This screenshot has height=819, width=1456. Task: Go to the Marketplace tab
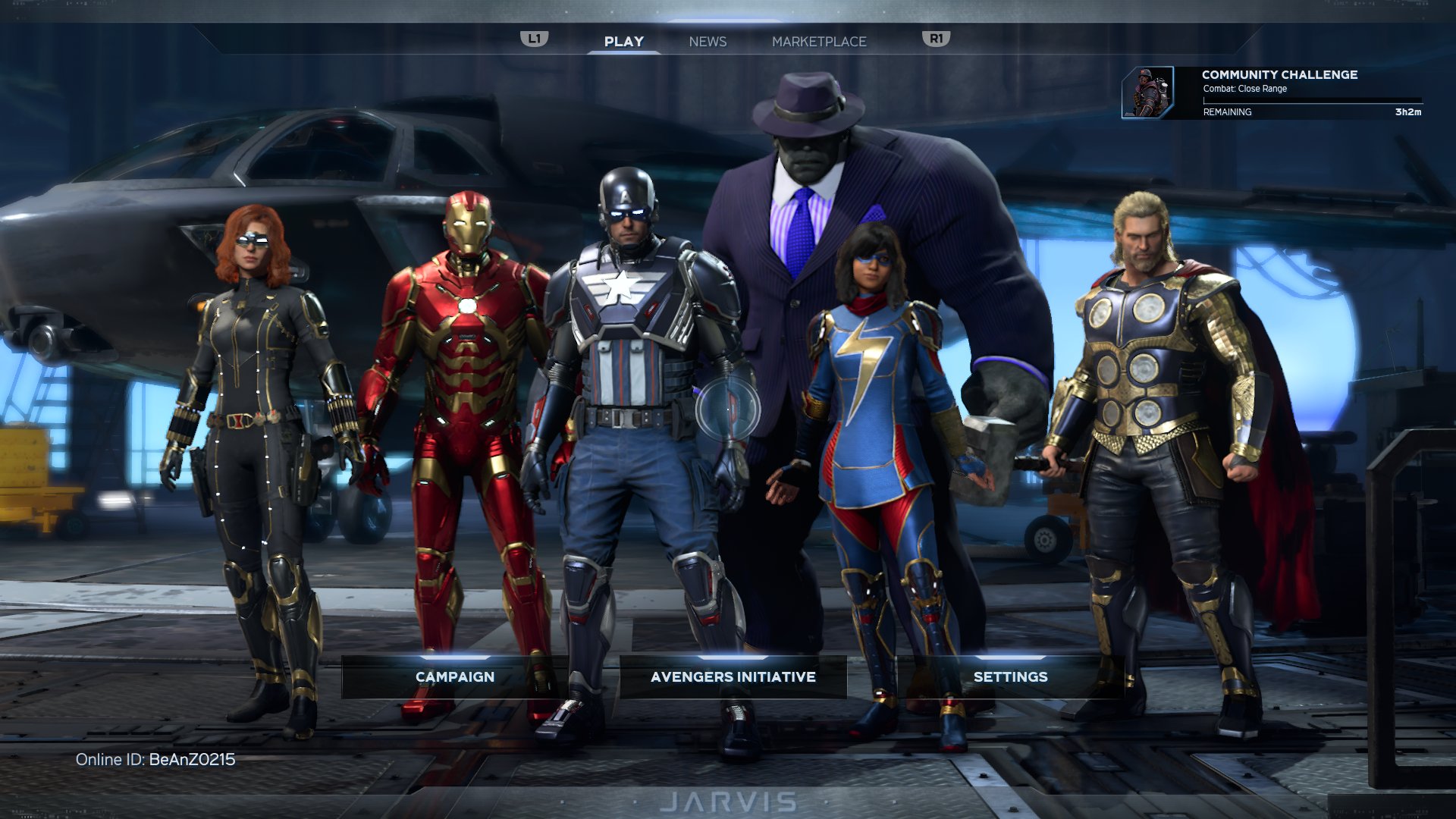point(819,42)
